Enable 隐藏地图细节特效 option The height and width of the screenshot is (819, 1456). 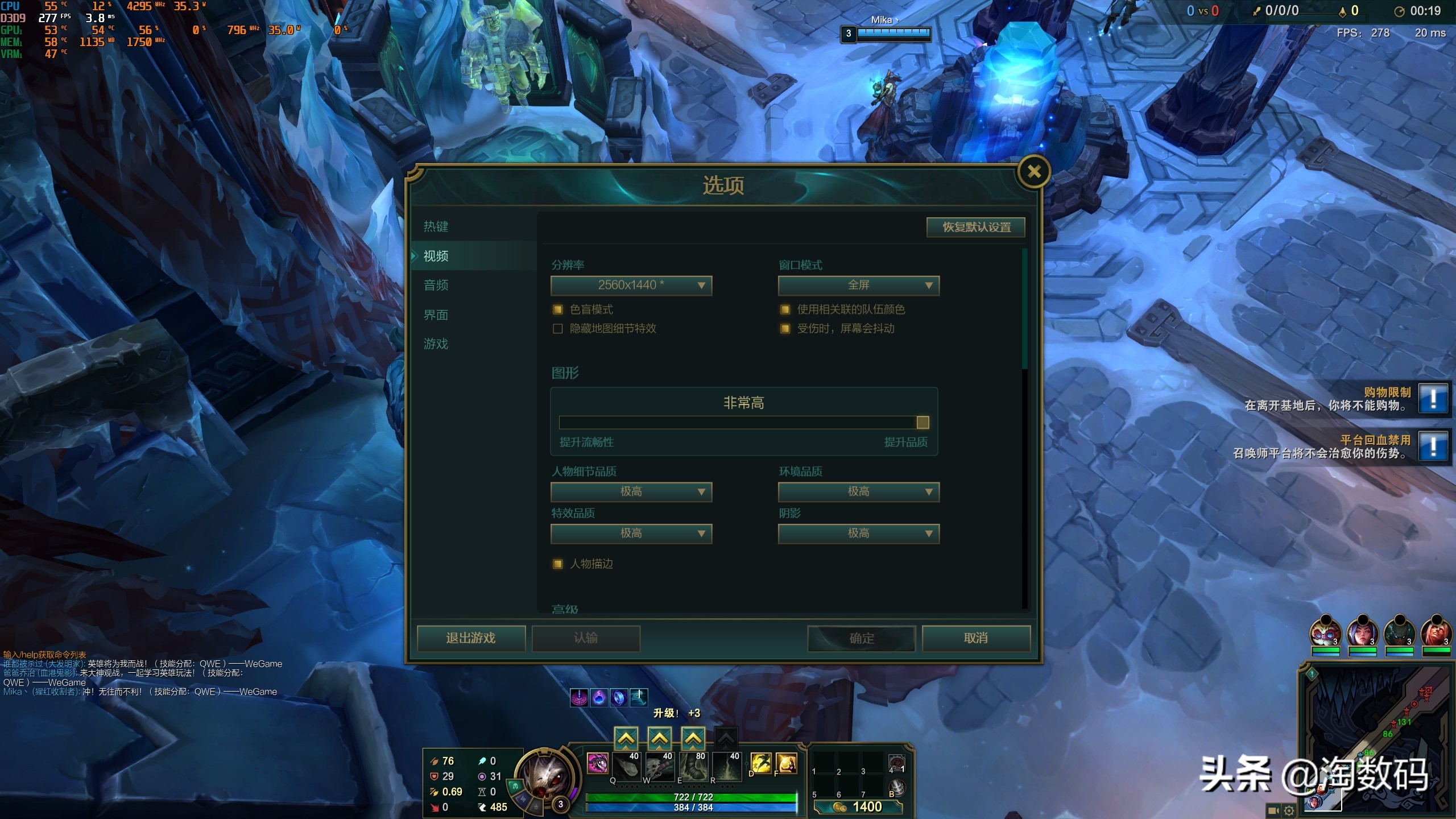pos(557,329)
